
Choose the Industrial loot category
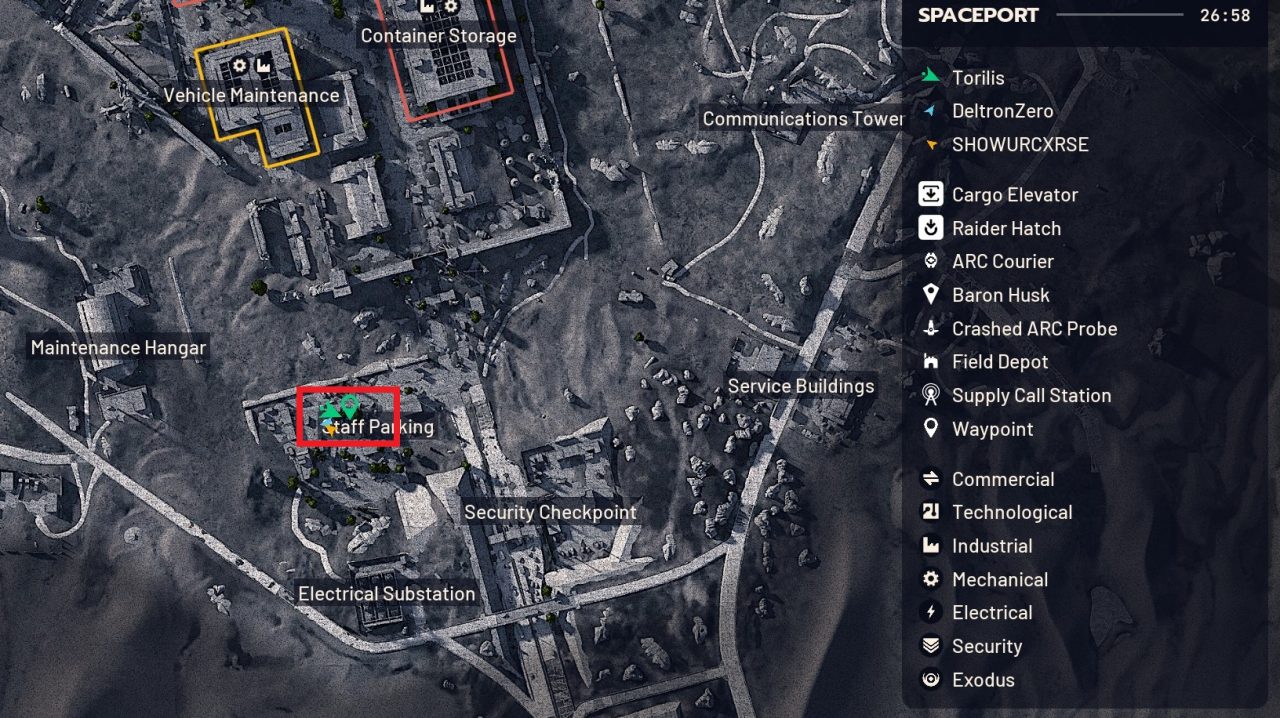point(991,546)
